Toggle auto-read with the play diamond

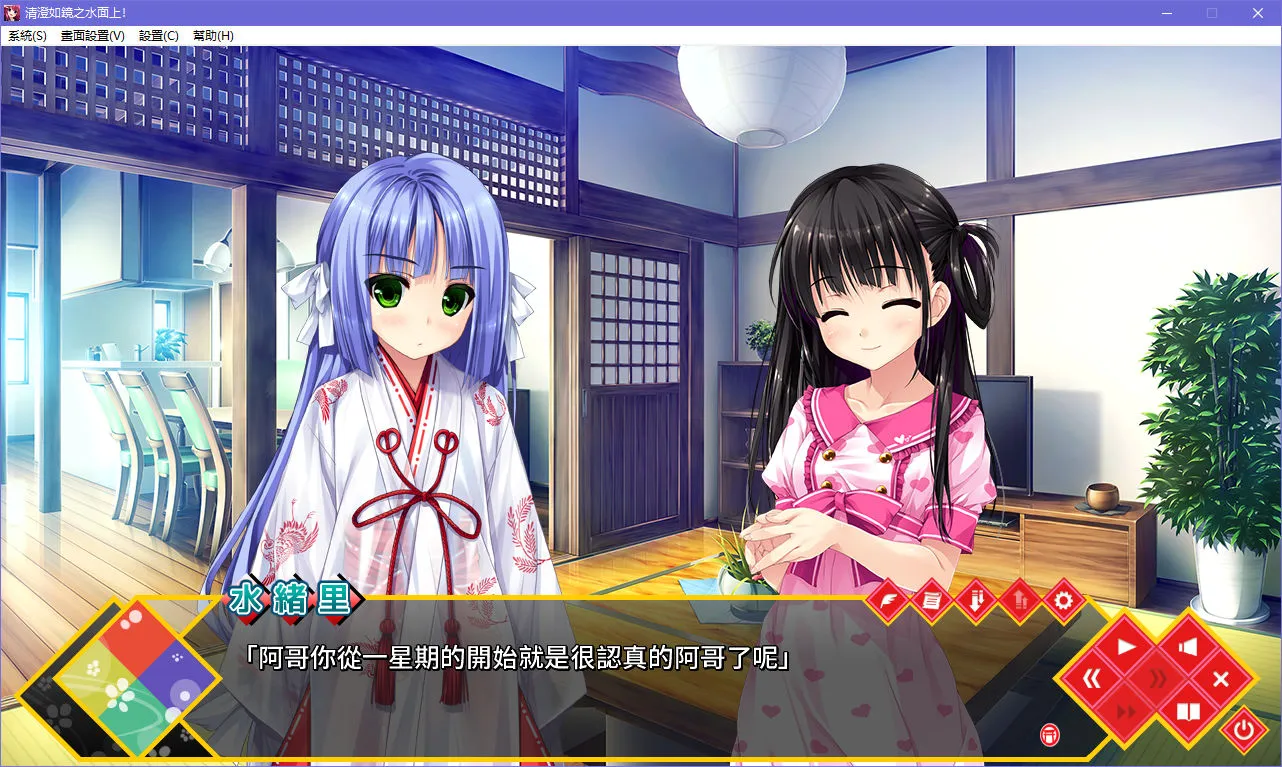pyautogui.click(x=1125, y=646)
